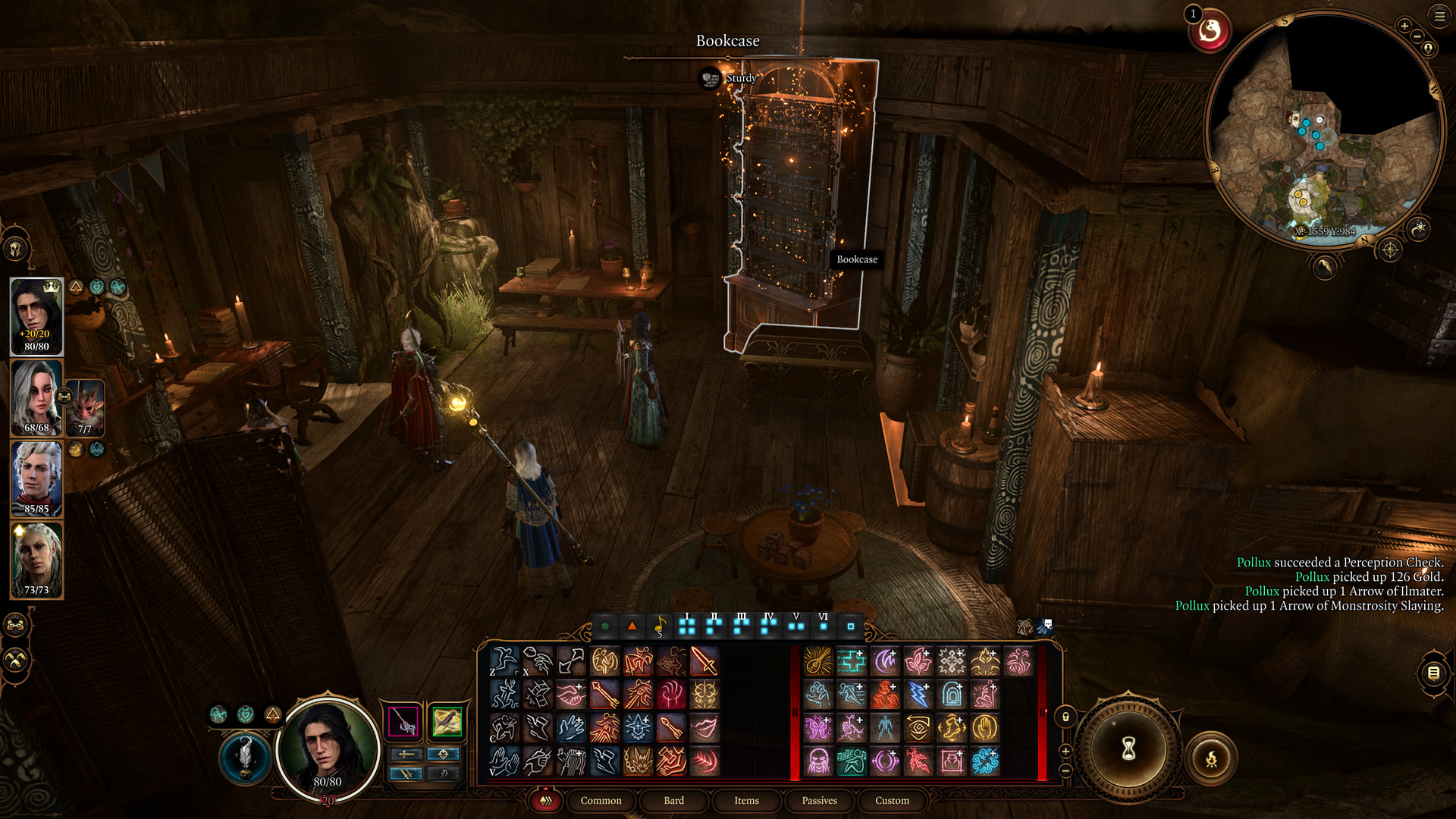Viewport: 1456px width, 819px height.
Task: Use the blue lightning bolt spell
Action: [x=918, y=695]
